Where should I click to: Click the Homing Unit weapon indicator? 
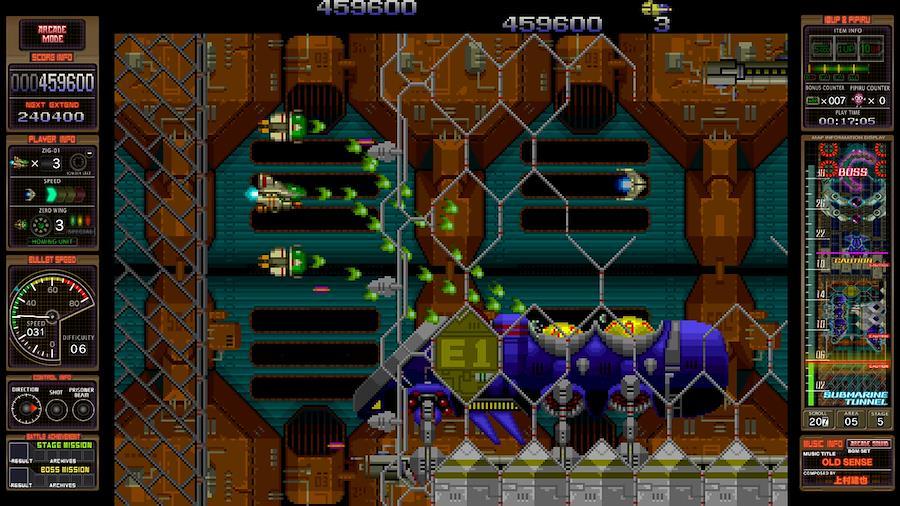tap(53, 239)
